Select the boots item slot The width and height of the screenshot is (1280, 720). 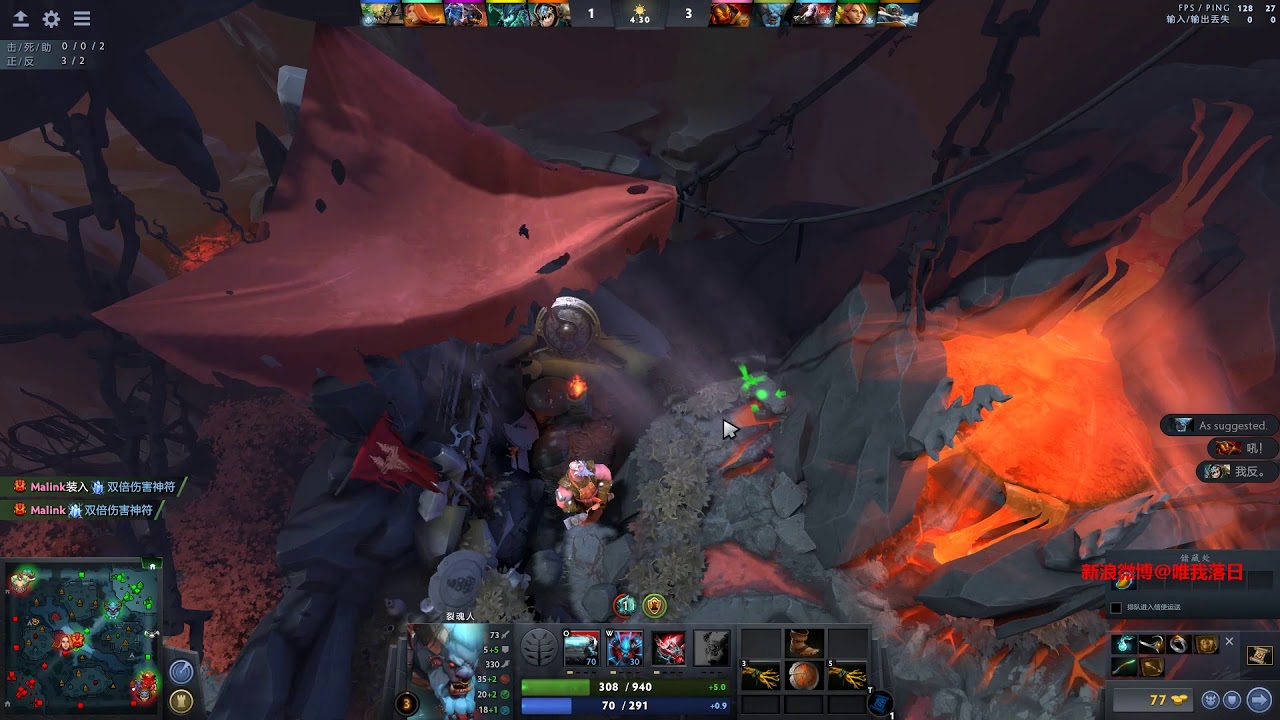[x=804, y=643]
